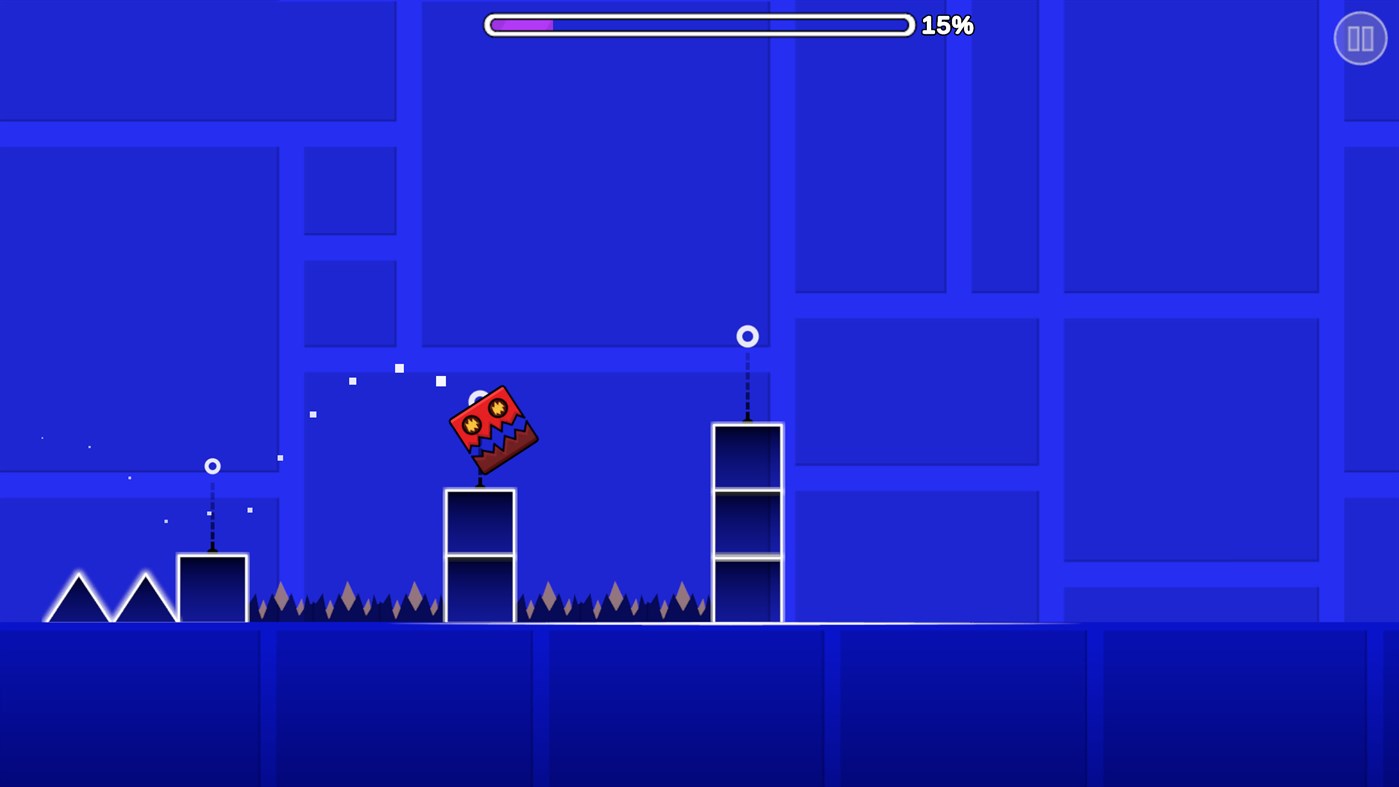
Task: Click the top block of the right pillar
Action: pos(747,456)
